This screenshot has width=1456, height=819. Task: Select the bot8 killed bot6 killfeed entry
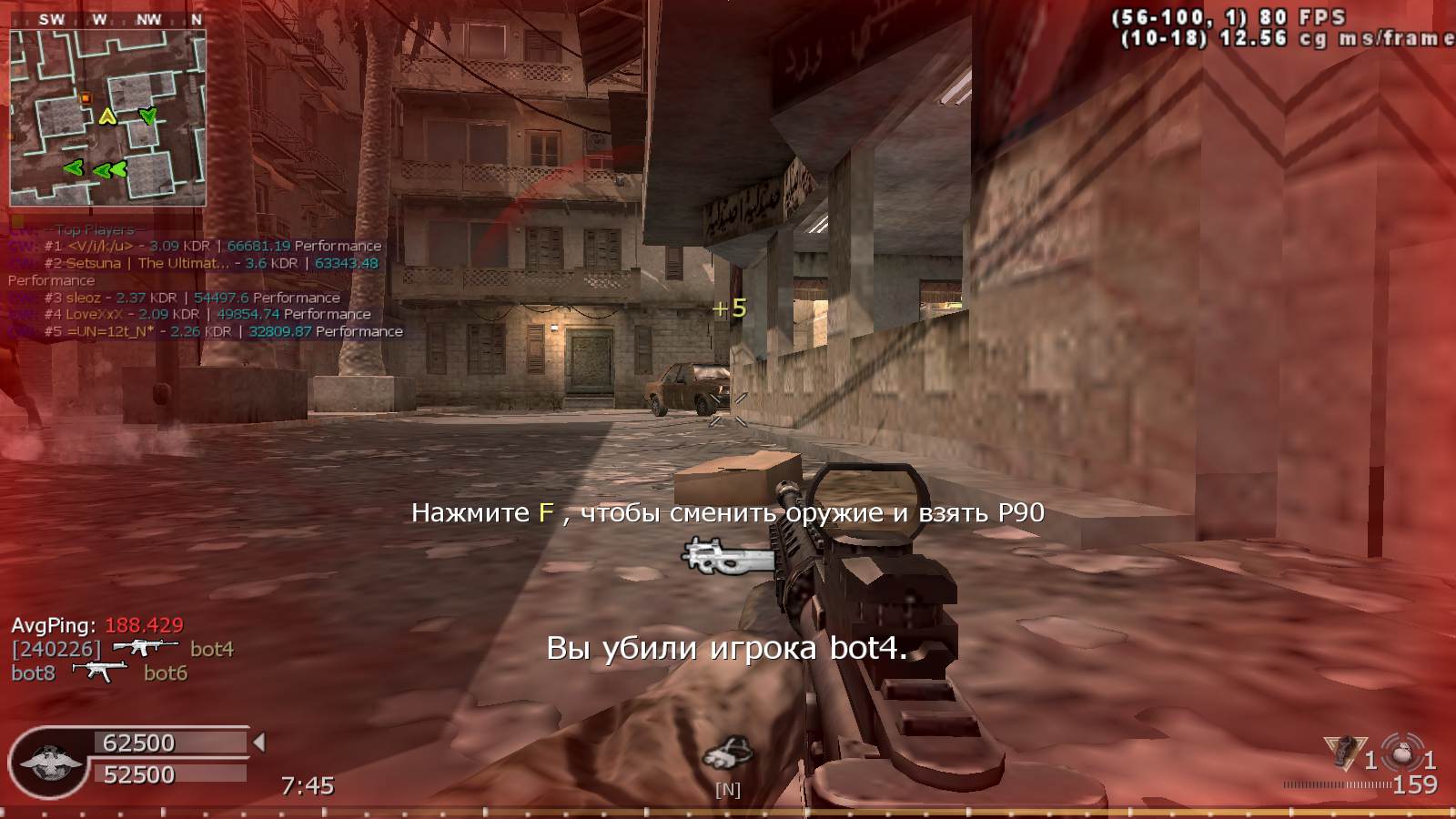98,673
